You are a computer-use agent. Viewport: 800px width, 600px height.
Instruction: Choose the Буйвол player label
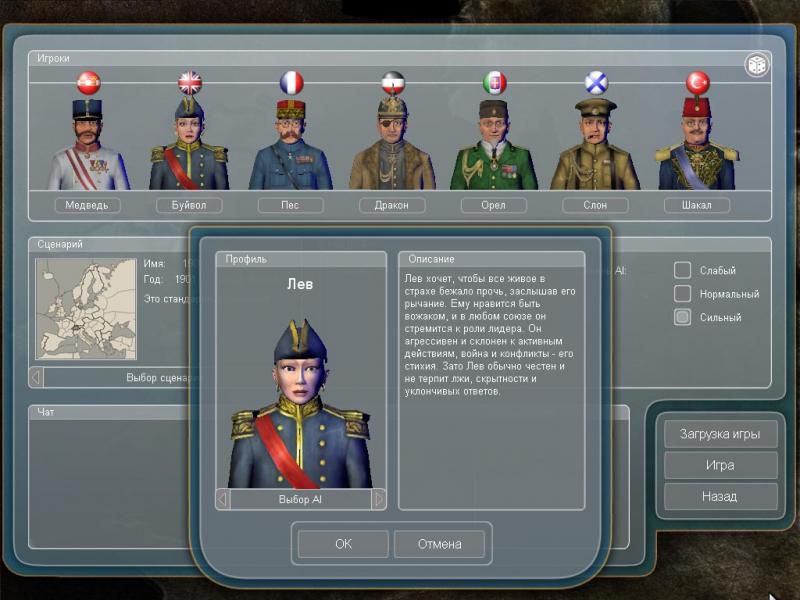189,205
